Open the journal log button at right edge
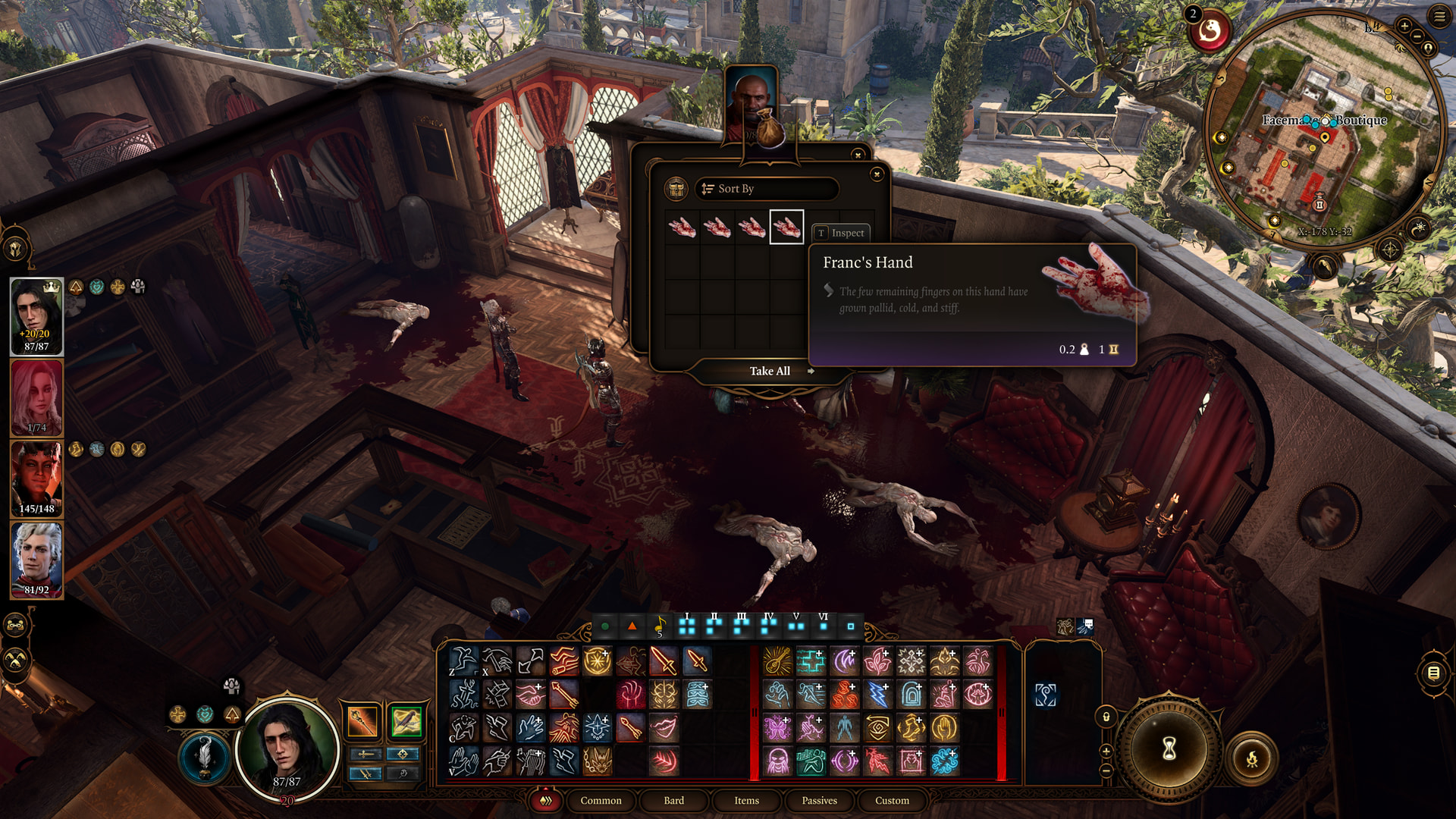The height and width of the screenshot is (819, 1456). pyautogui.click(x=1433, y=673)
